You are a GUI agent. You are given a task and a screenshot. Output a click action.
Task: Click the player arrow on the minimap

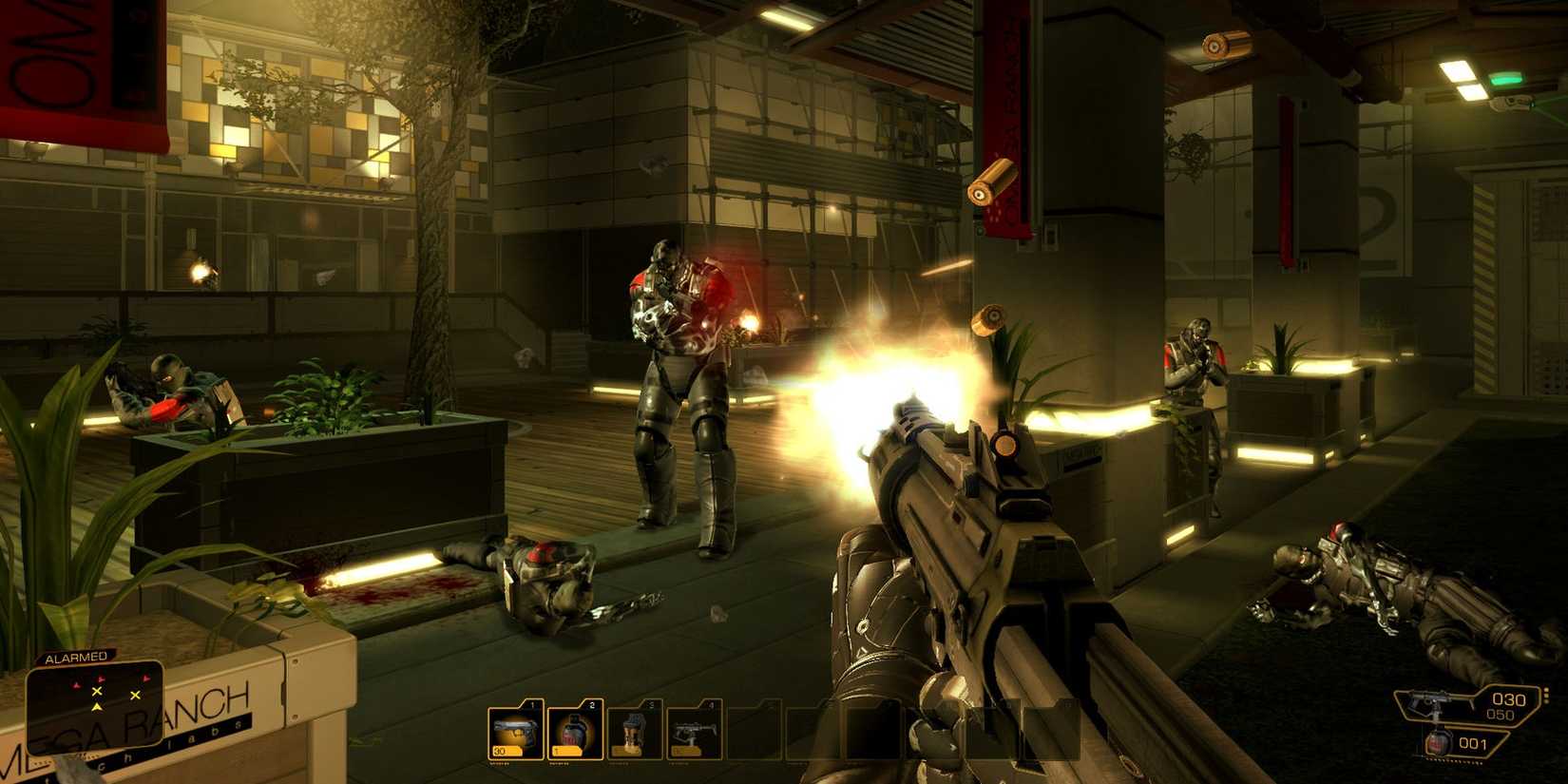(97, 707)
